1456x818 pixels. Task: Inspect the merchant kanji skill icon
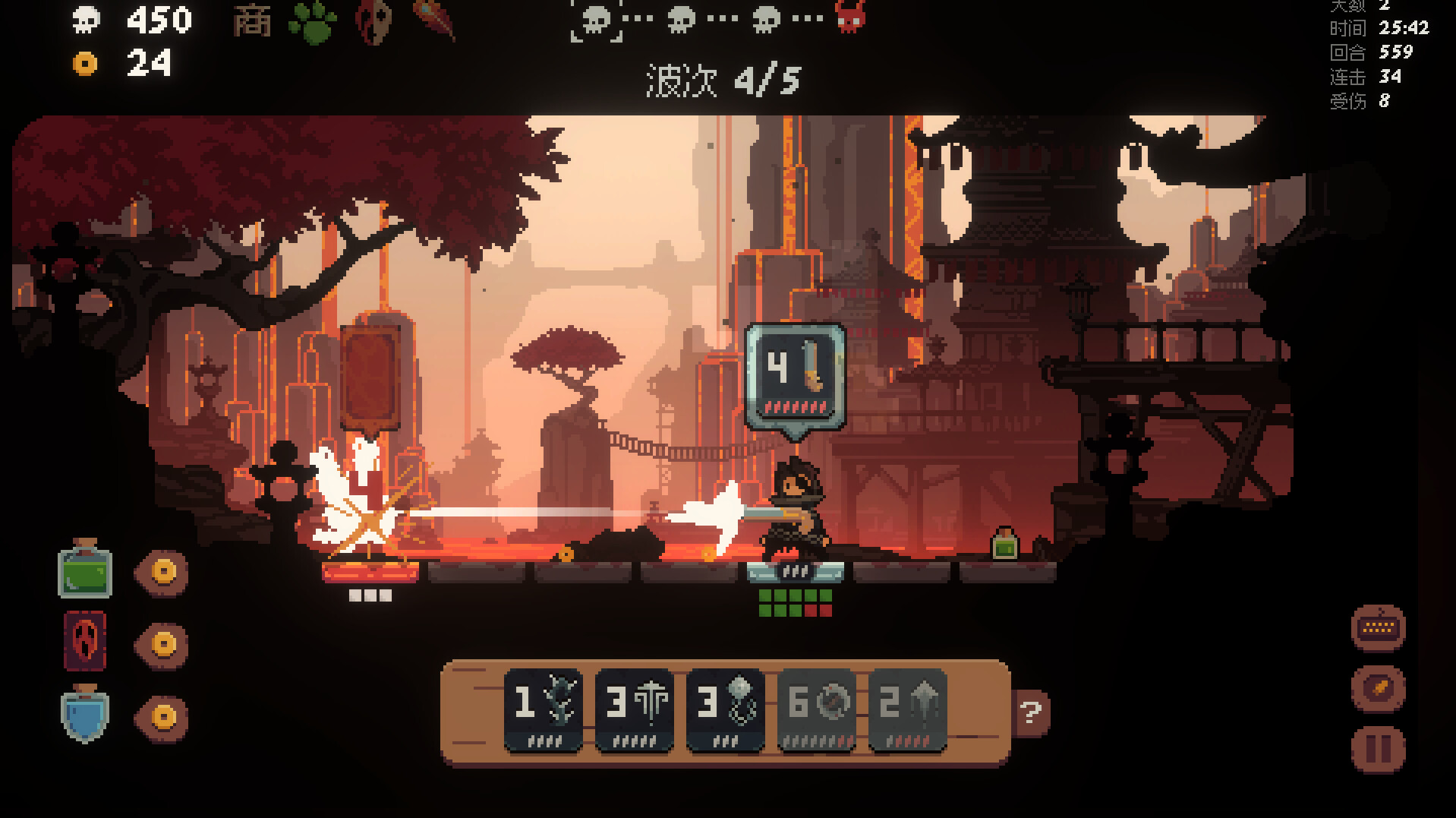click(x=252, y=21)
